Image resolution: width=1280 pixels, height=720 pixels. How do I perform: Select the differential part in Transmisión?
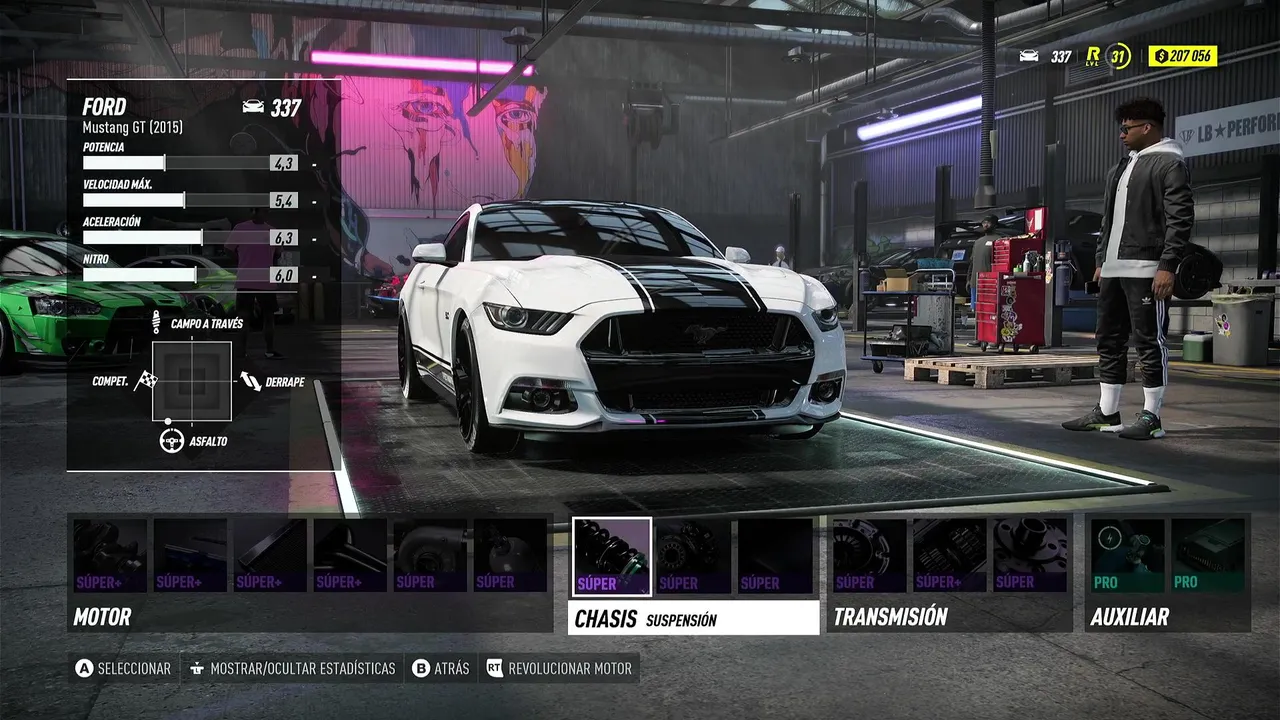1029,556
